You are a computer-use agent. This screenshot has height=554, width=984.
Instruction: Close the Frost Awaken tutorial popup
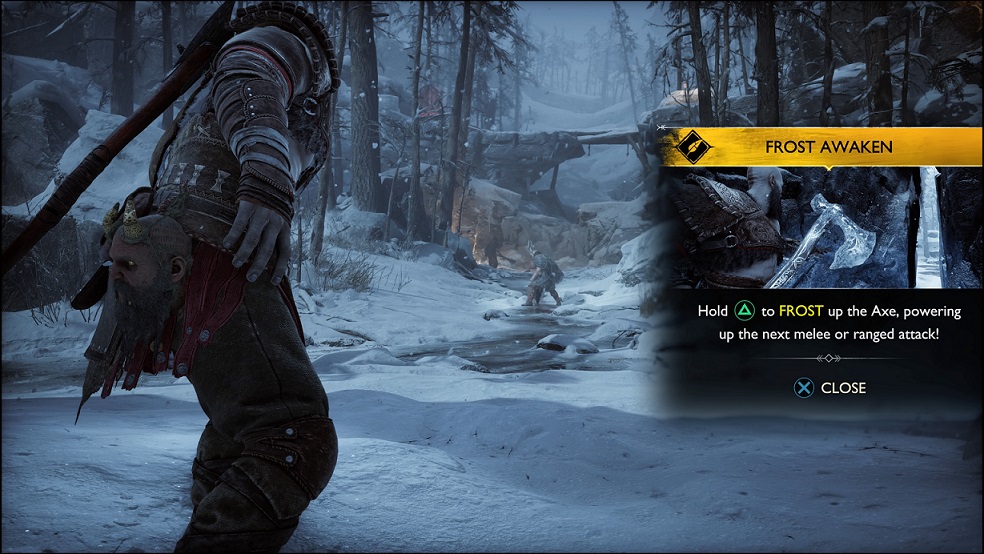tap(830, 388)
